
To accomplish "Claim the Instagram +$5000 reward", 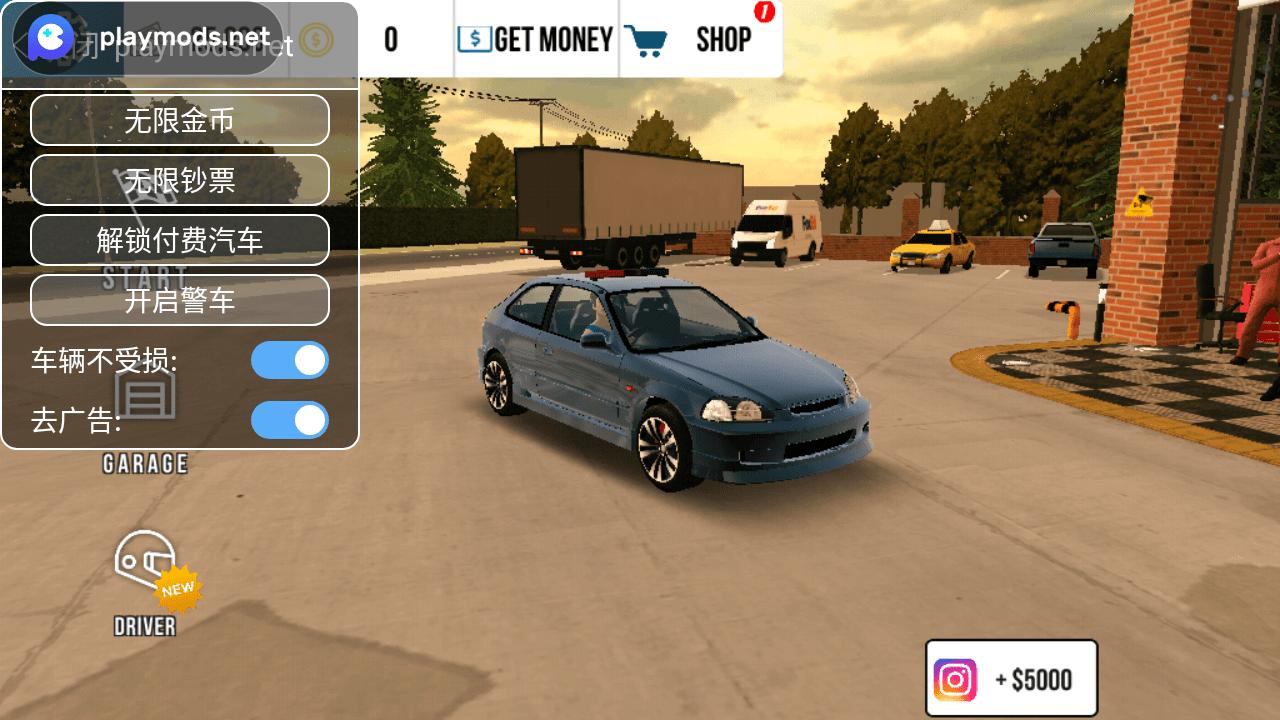I will click(1011, 679).
